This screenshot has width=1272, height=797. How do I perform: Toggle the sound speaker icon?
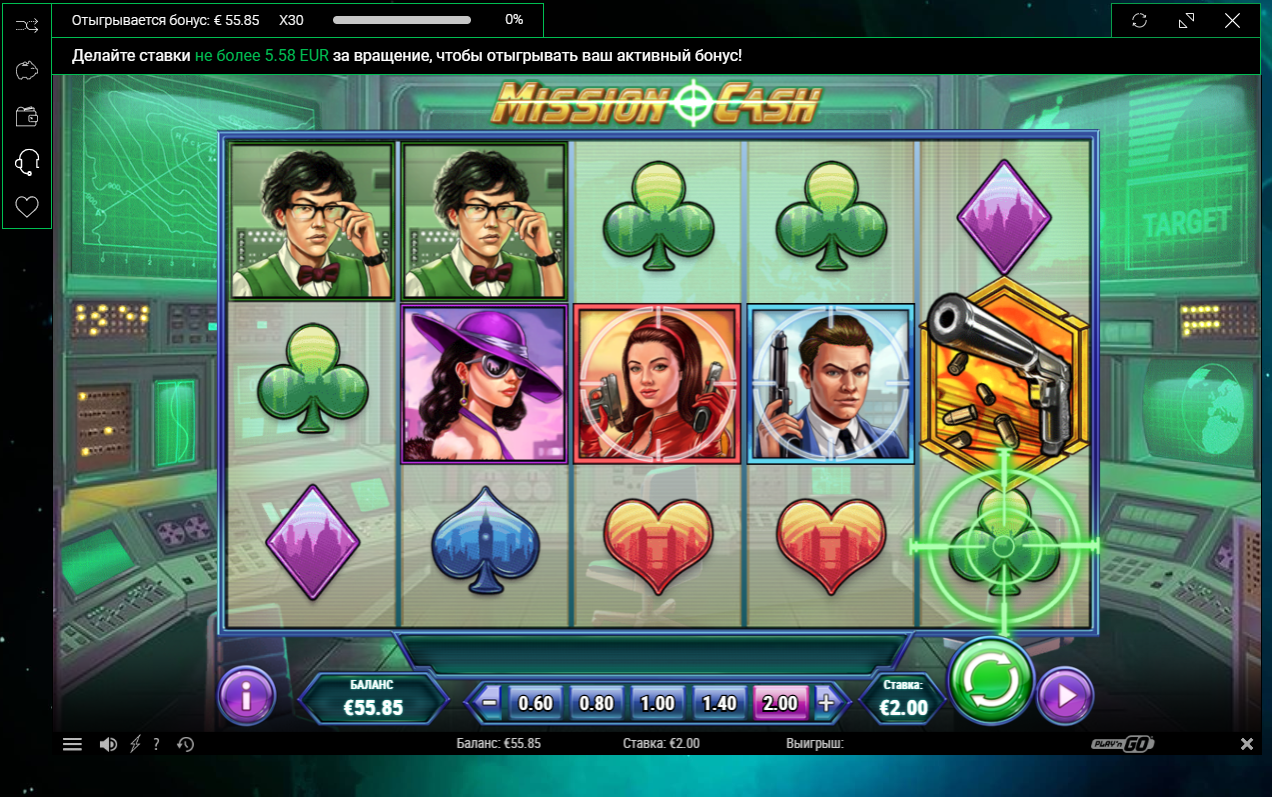pyautogui.click(x=108, y=744)
